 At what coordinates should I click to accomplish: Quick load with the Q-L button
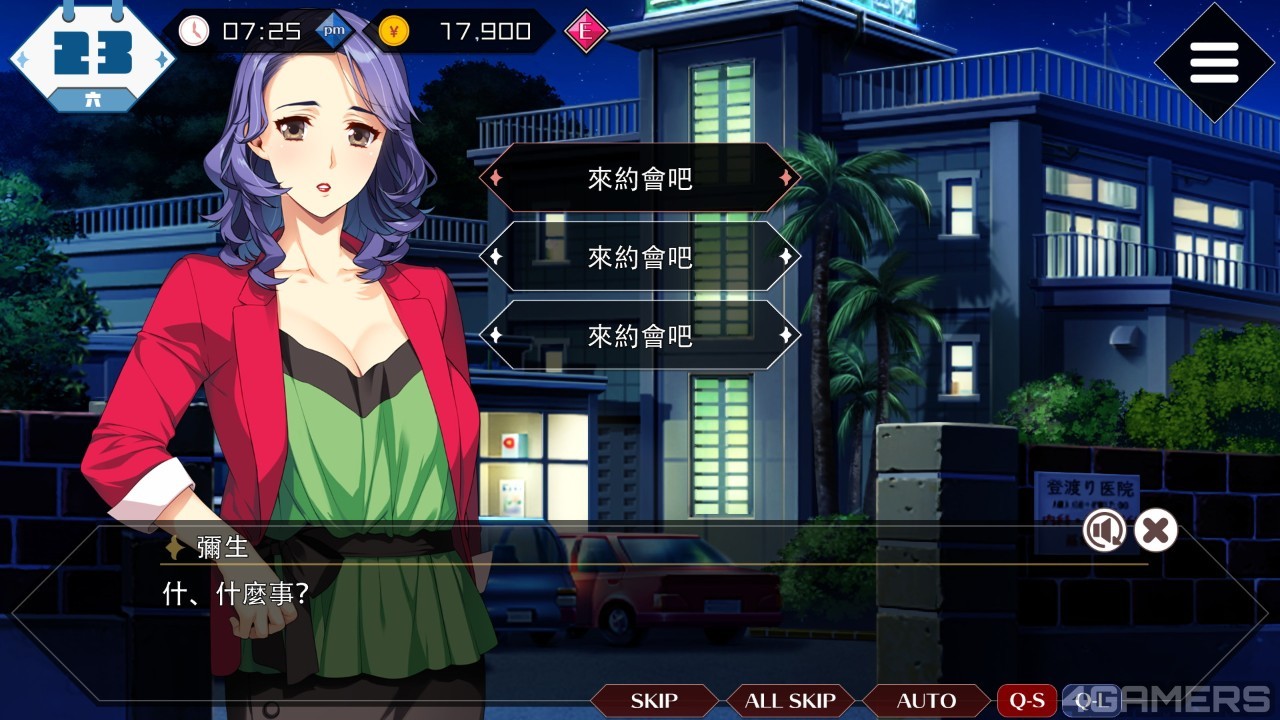point(1088,701)
